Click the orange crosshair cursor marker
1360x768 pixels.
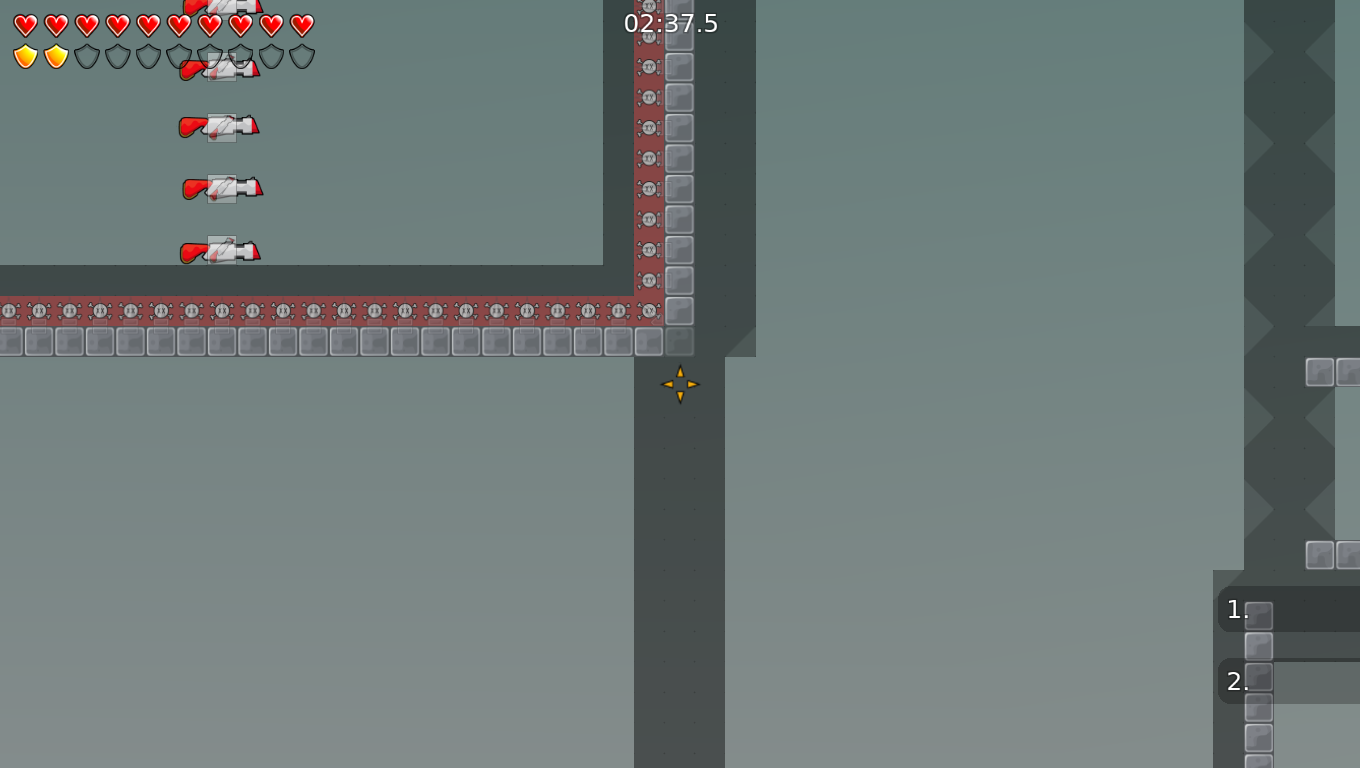680,385
